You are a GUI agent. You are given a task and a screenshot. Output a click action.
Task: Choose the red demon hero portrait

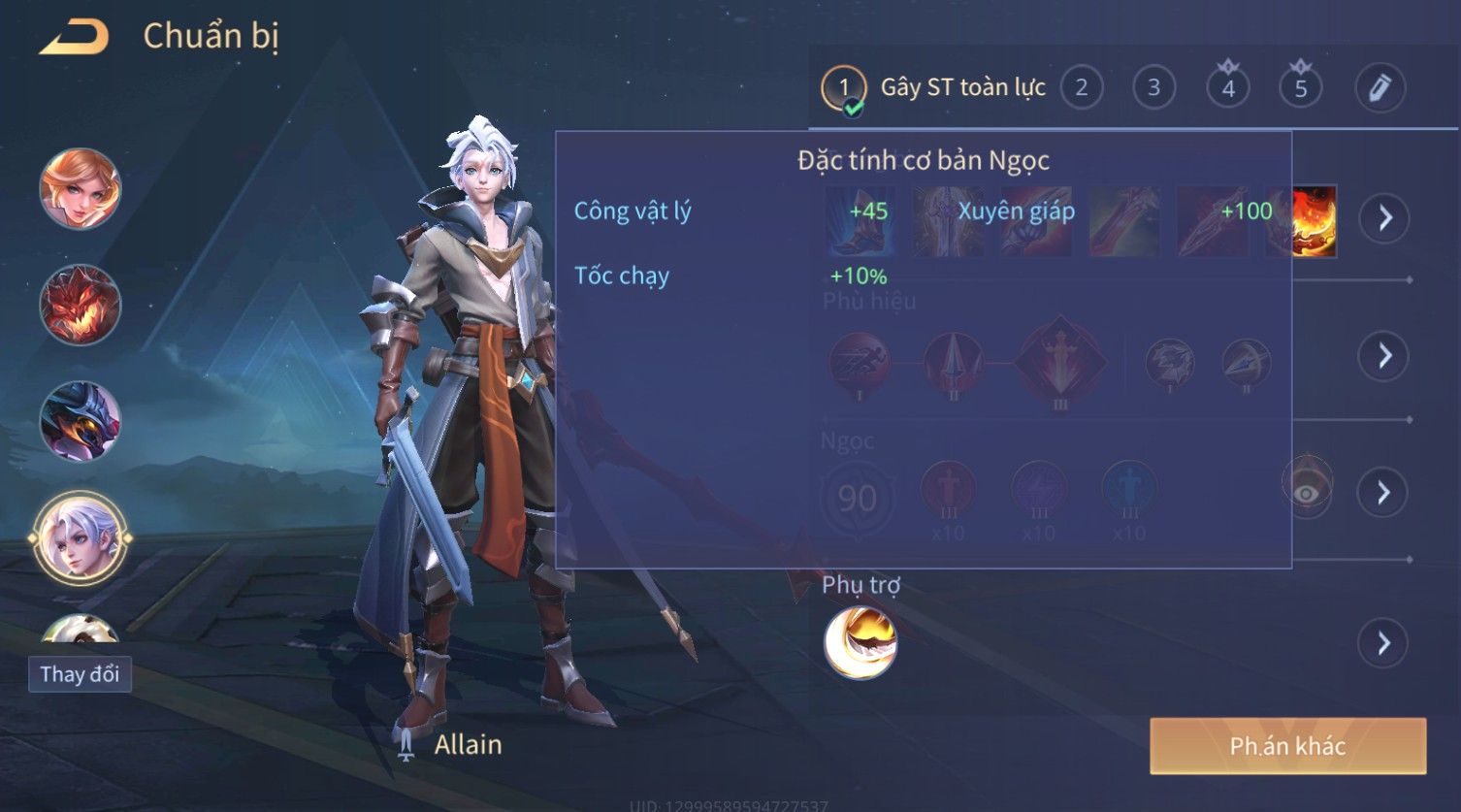81,305
